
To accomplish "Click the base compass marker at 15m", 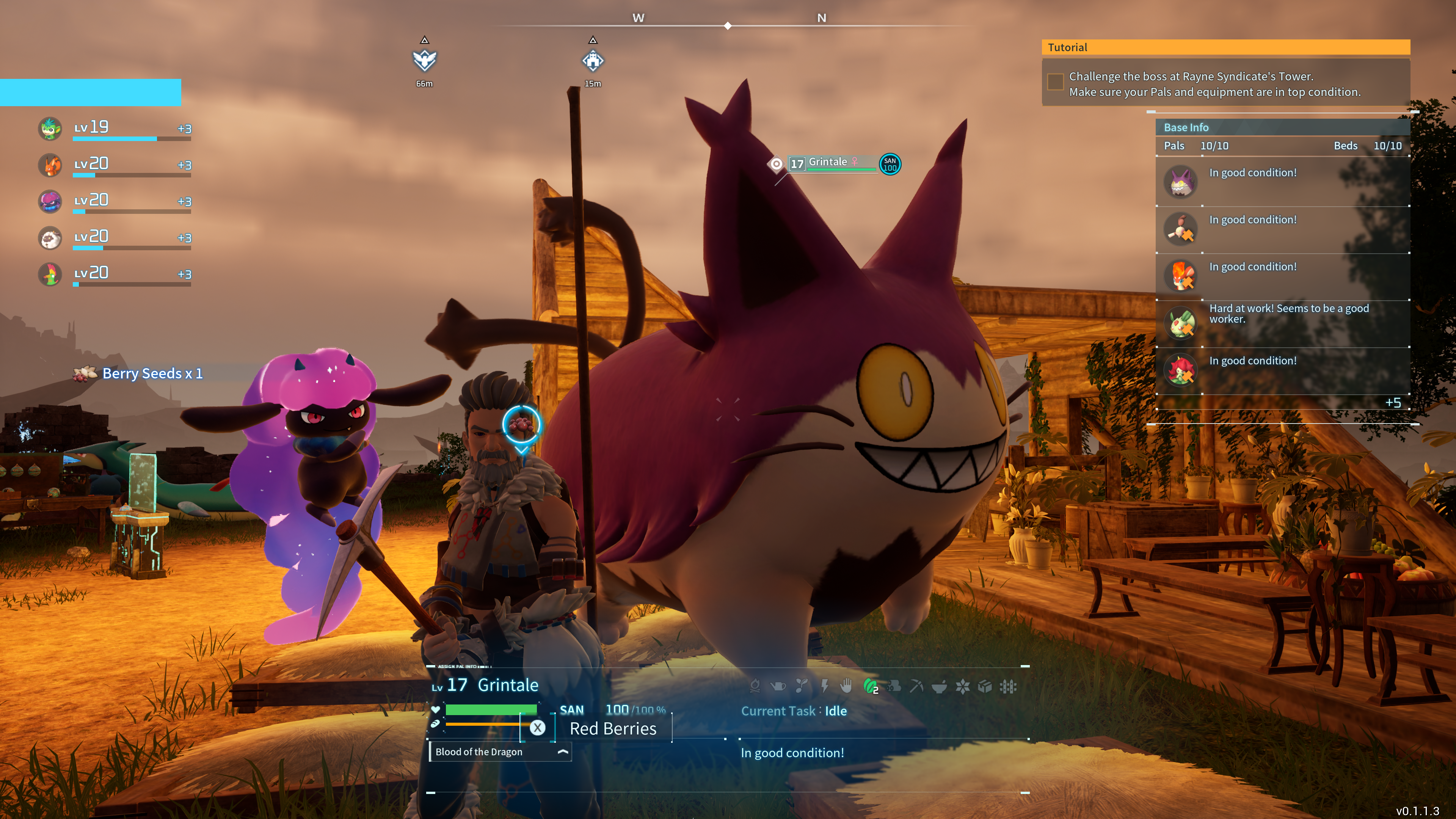I will pos(592,61).
